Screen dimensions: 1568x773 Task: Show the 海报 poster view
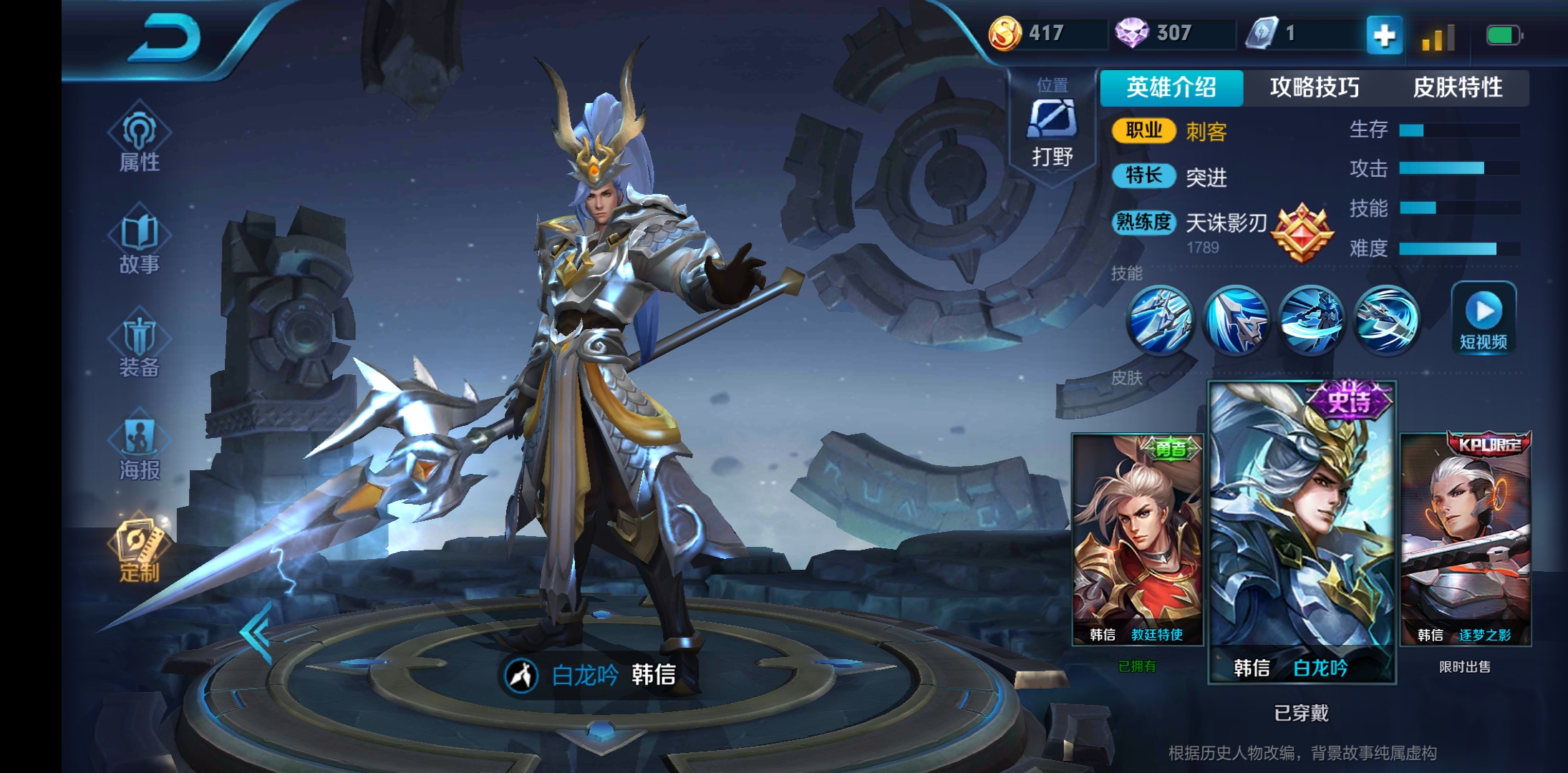tap(139, 447)
